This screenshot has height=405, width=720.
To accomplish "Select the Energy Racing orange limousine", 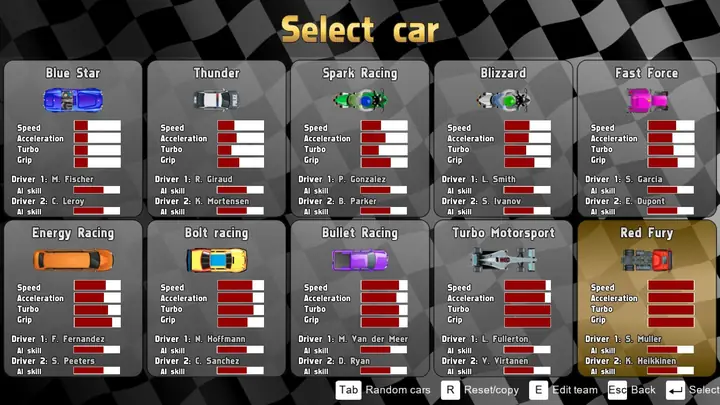I will [x=73, y=298].
